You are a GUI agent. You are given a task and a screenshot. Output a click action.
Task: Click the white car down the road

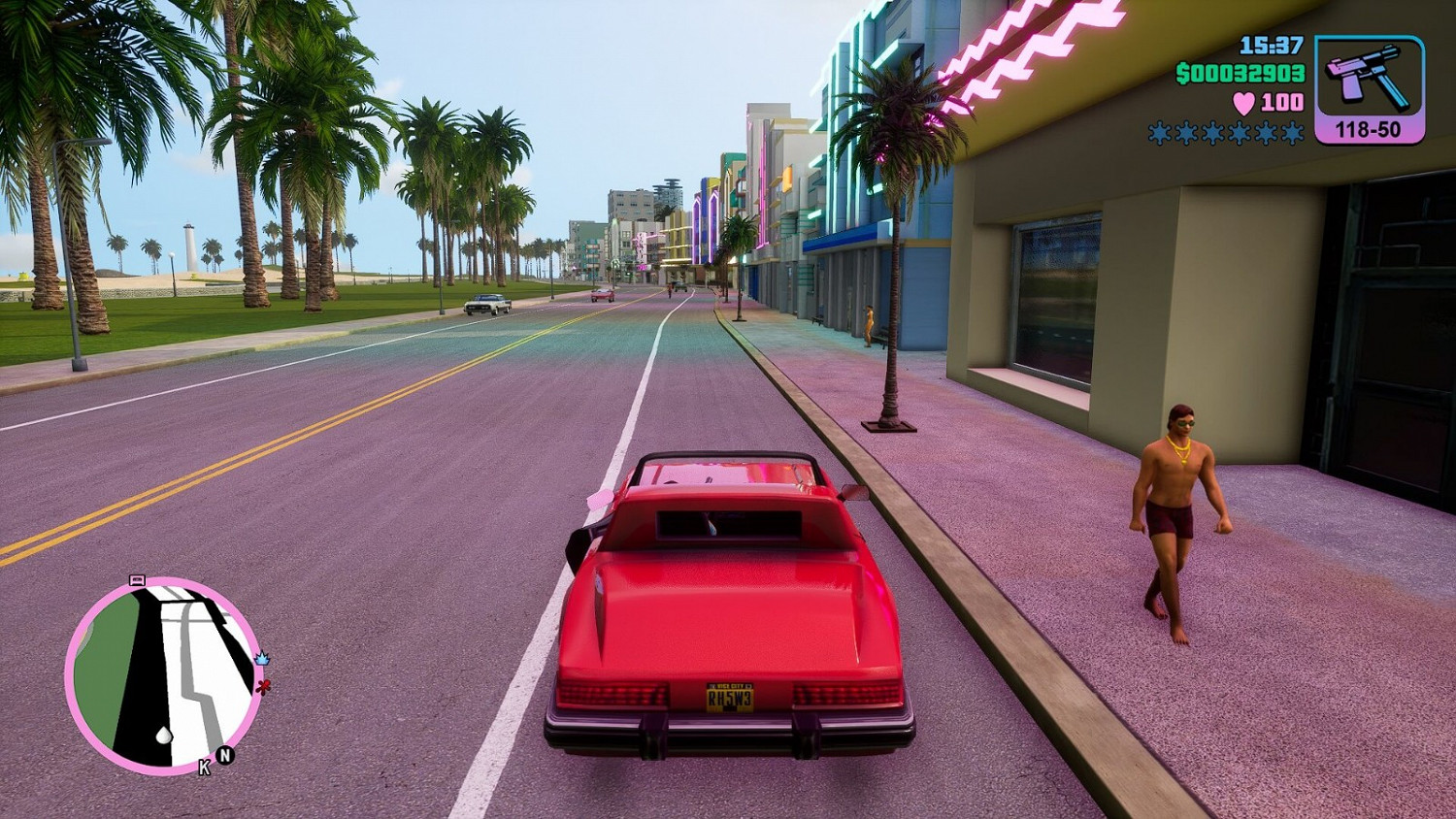coord(488,303)
